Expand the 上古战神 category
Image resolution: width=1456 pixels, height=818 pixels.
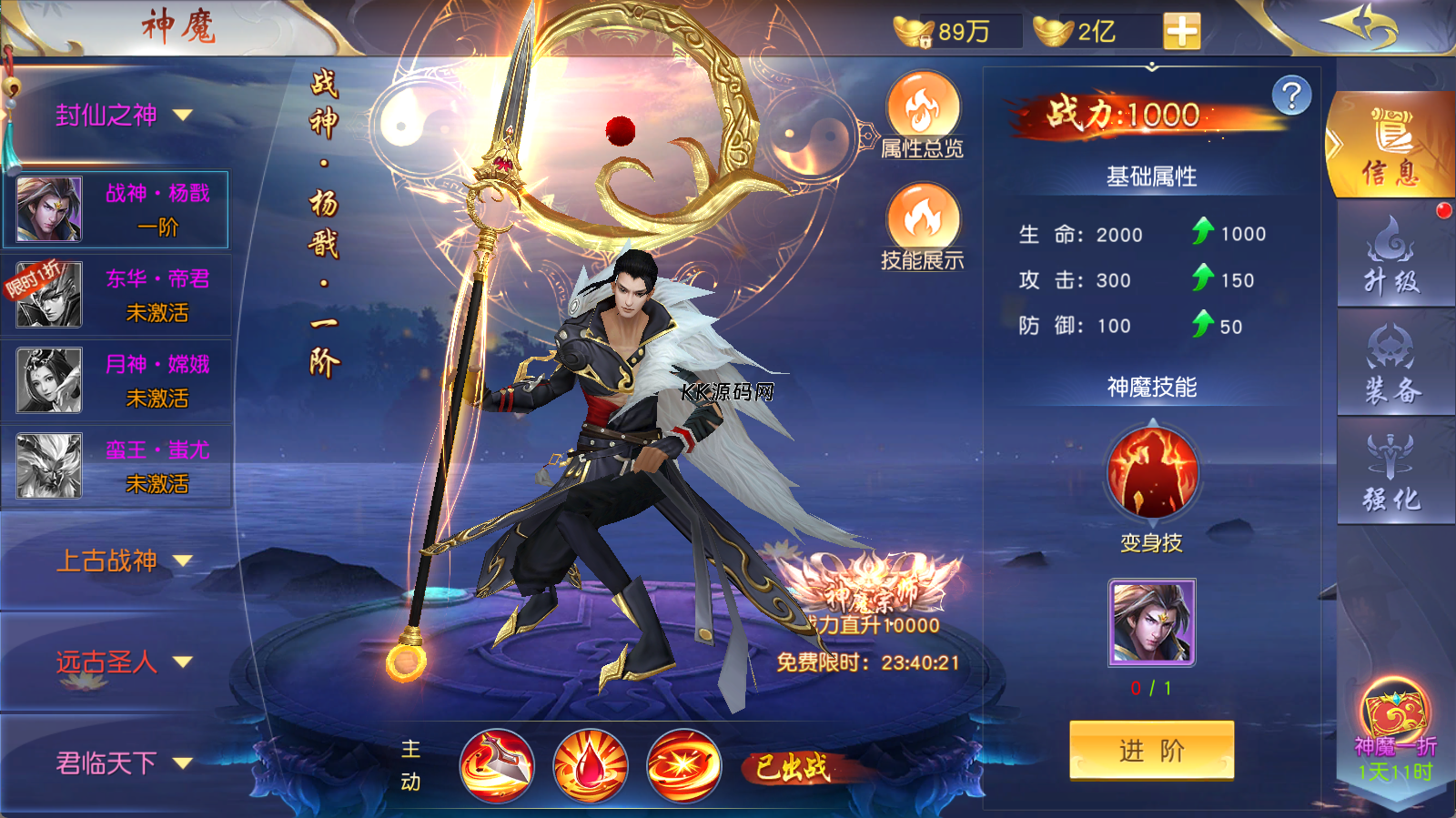pos(124,560)
